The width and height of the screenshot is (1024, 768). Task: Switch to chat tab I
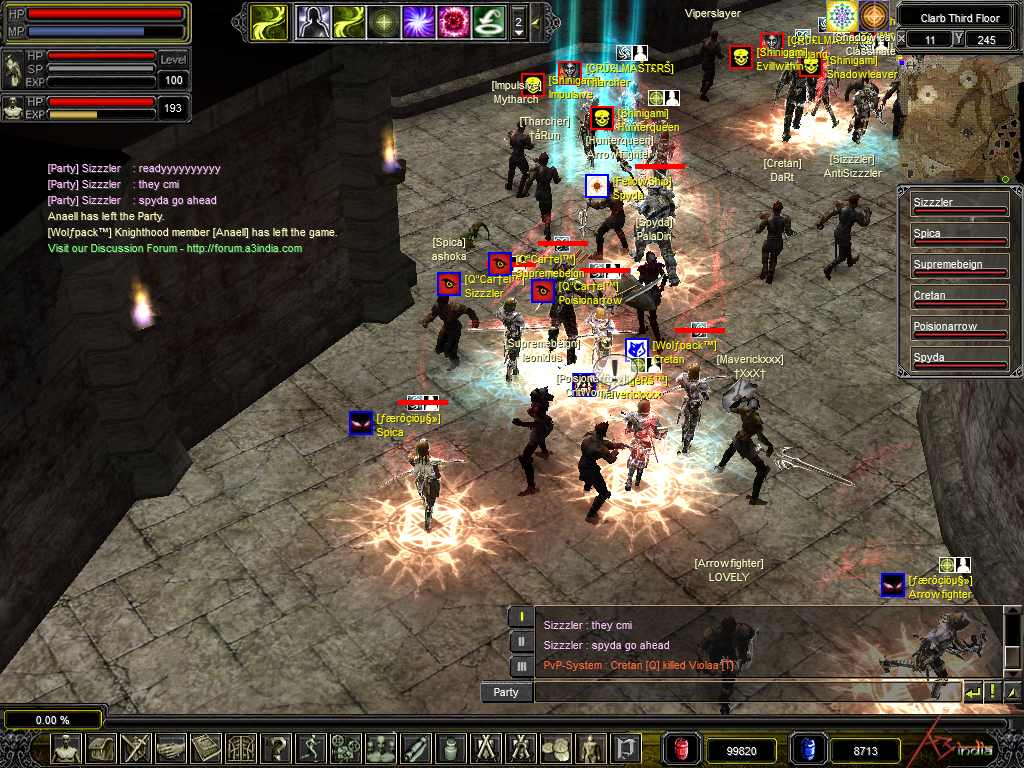(x=521, y=617)
